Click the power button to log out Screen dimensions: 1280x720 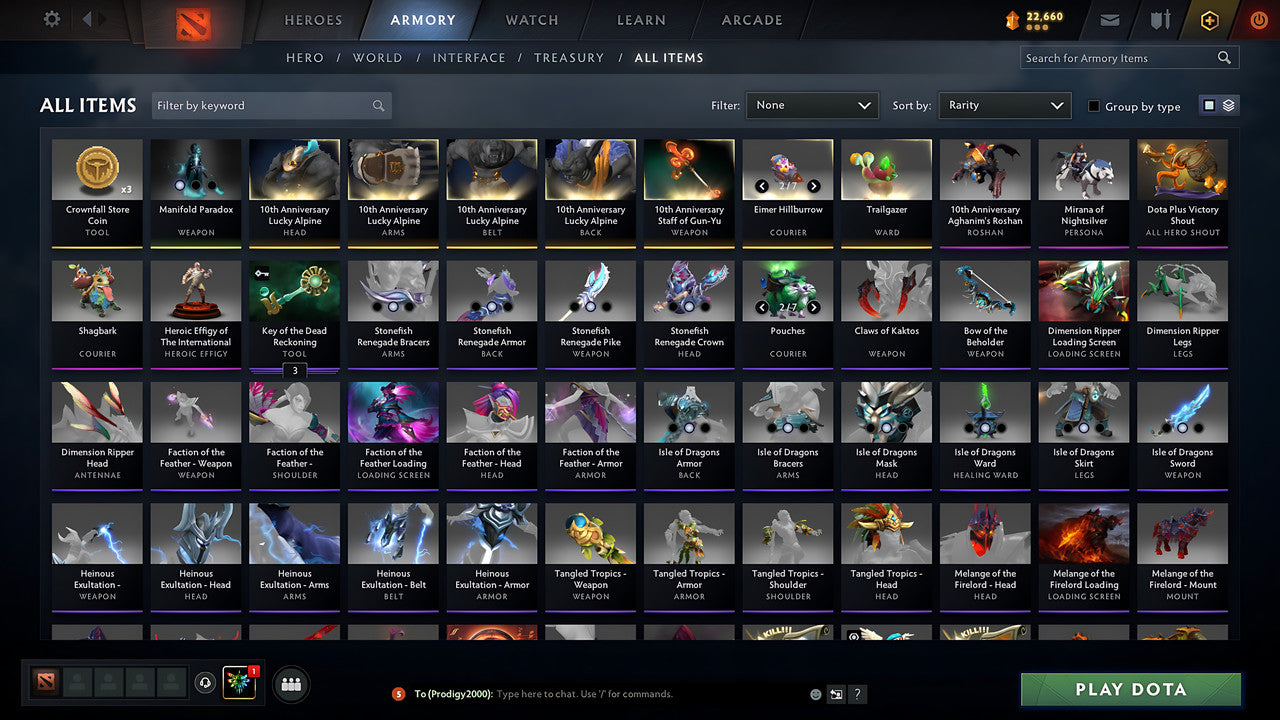(1258, 19)
